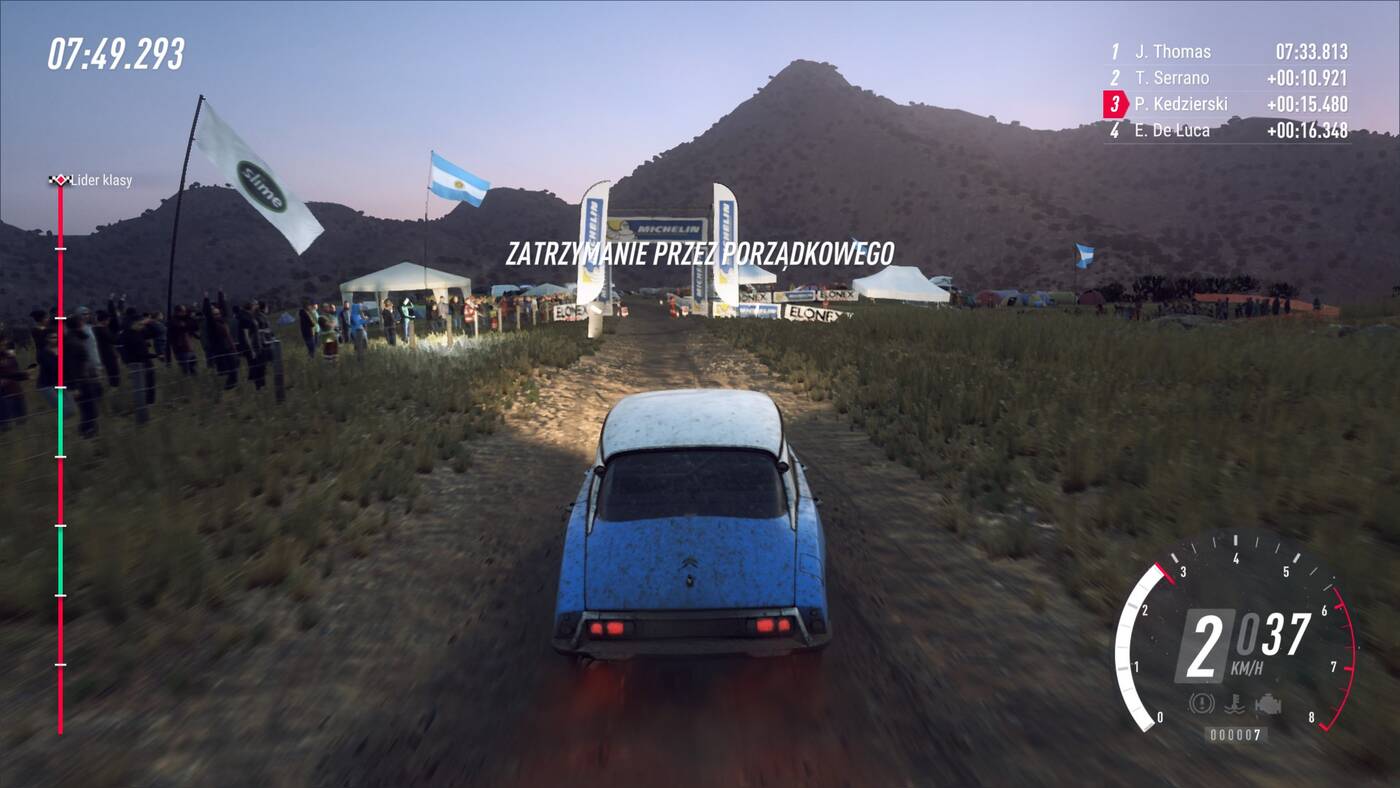The width and height of the screenshot is (1400, 788).
Task: Select E. De Luca leaderboard row
Action: tap(1228, 130)
